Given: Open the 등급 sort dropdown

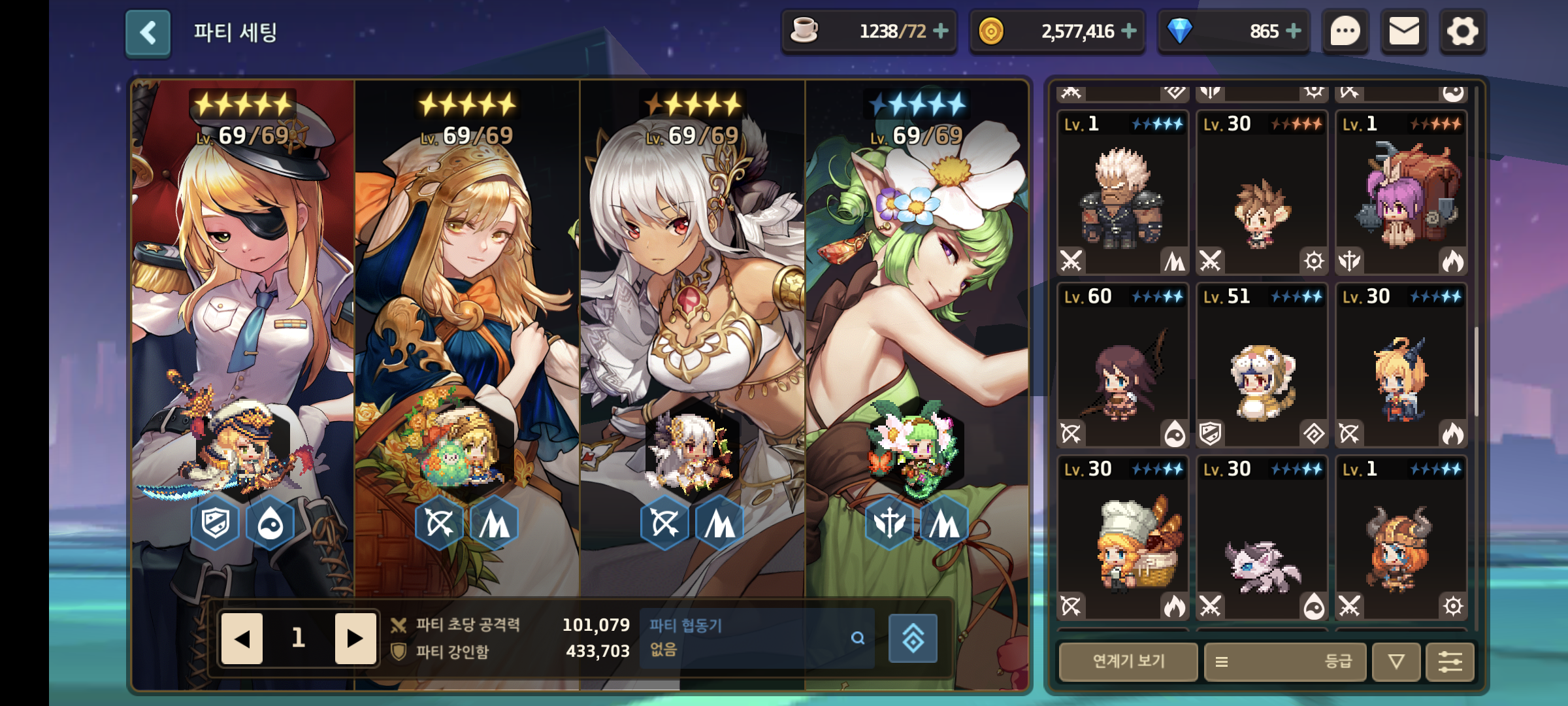Looking at the screenshot, I should [1284, 662].
